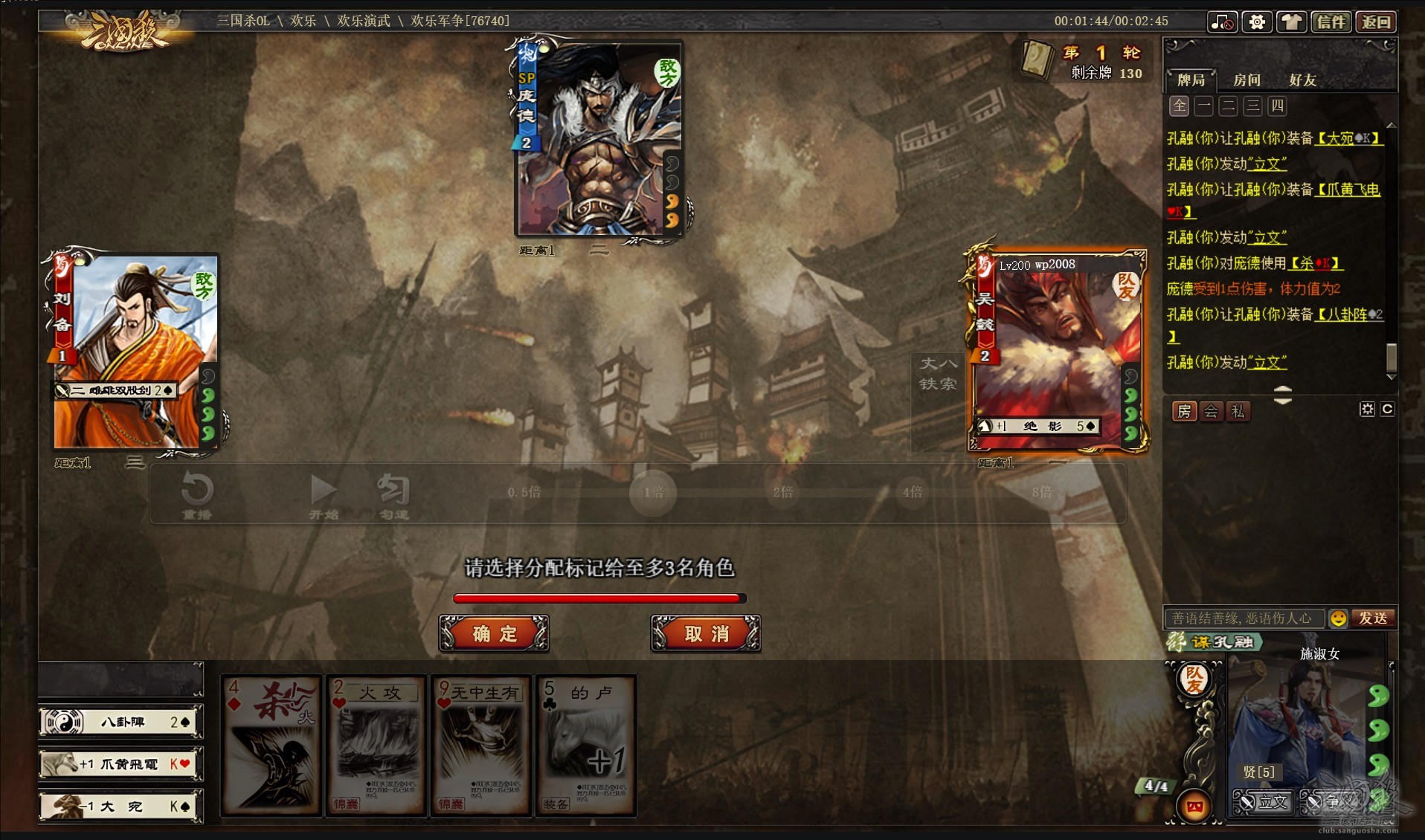Open the settings gear icon

coord(1257,22)
